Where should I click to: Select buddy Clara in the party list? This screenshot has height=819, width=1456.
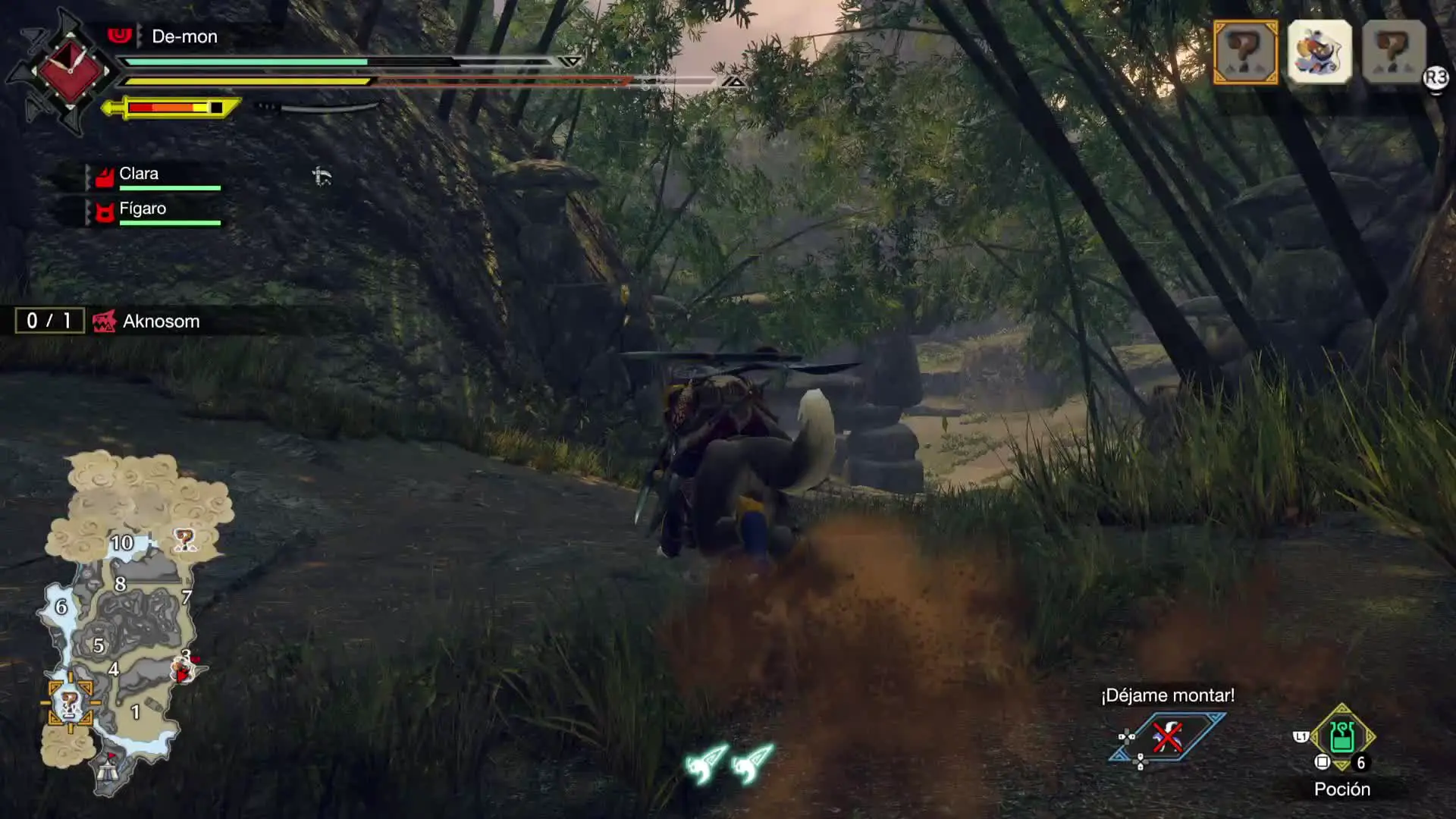(x=140, y=174)
